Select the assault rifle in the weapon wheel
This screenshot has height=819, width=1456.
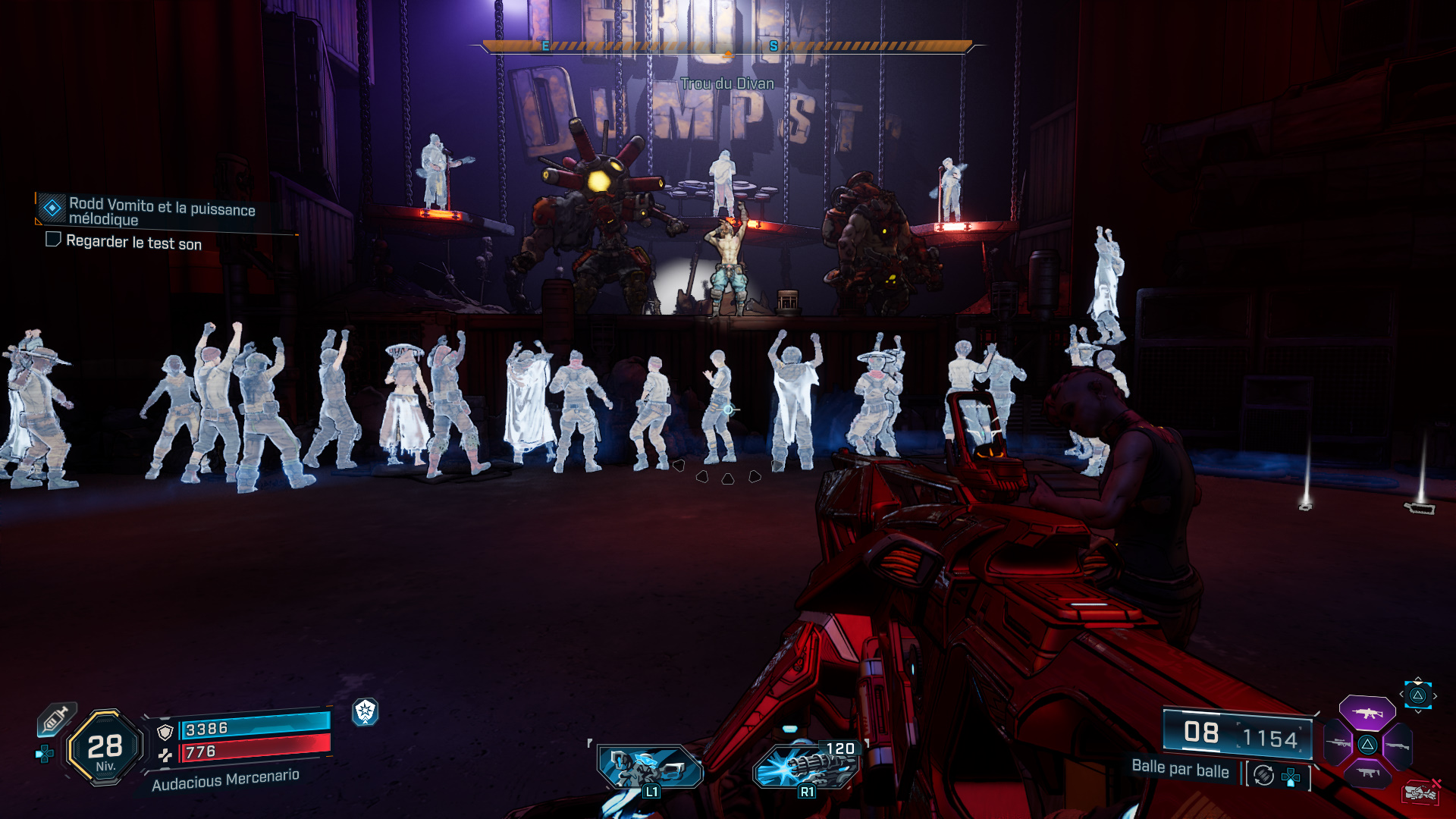(x=1368, y=711)
